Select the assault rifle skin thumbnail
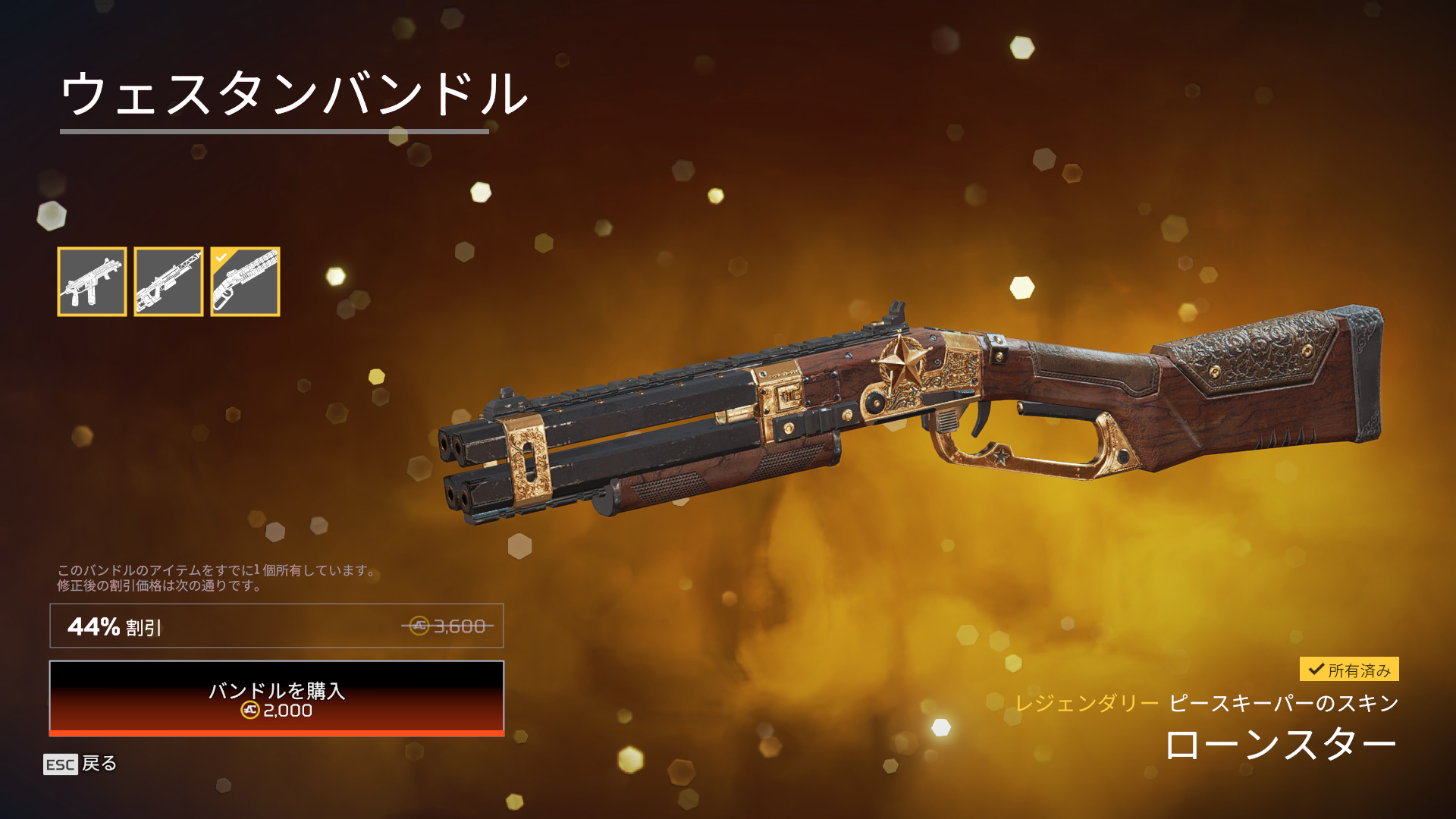 coord(92,281)
